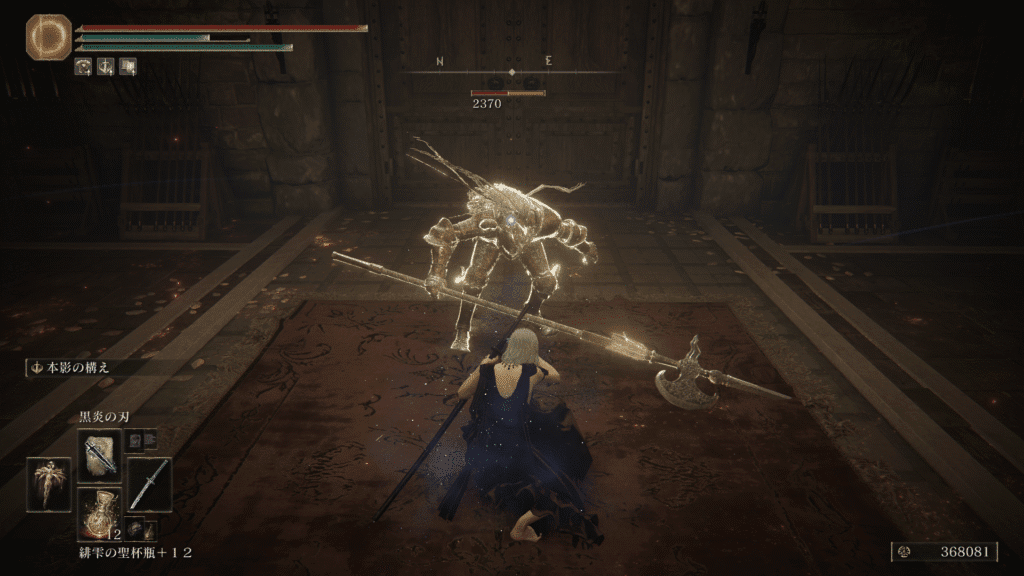Select the left-hand armament slot with the golden seal
The image size is (1024, 576).
coord(49,485)
